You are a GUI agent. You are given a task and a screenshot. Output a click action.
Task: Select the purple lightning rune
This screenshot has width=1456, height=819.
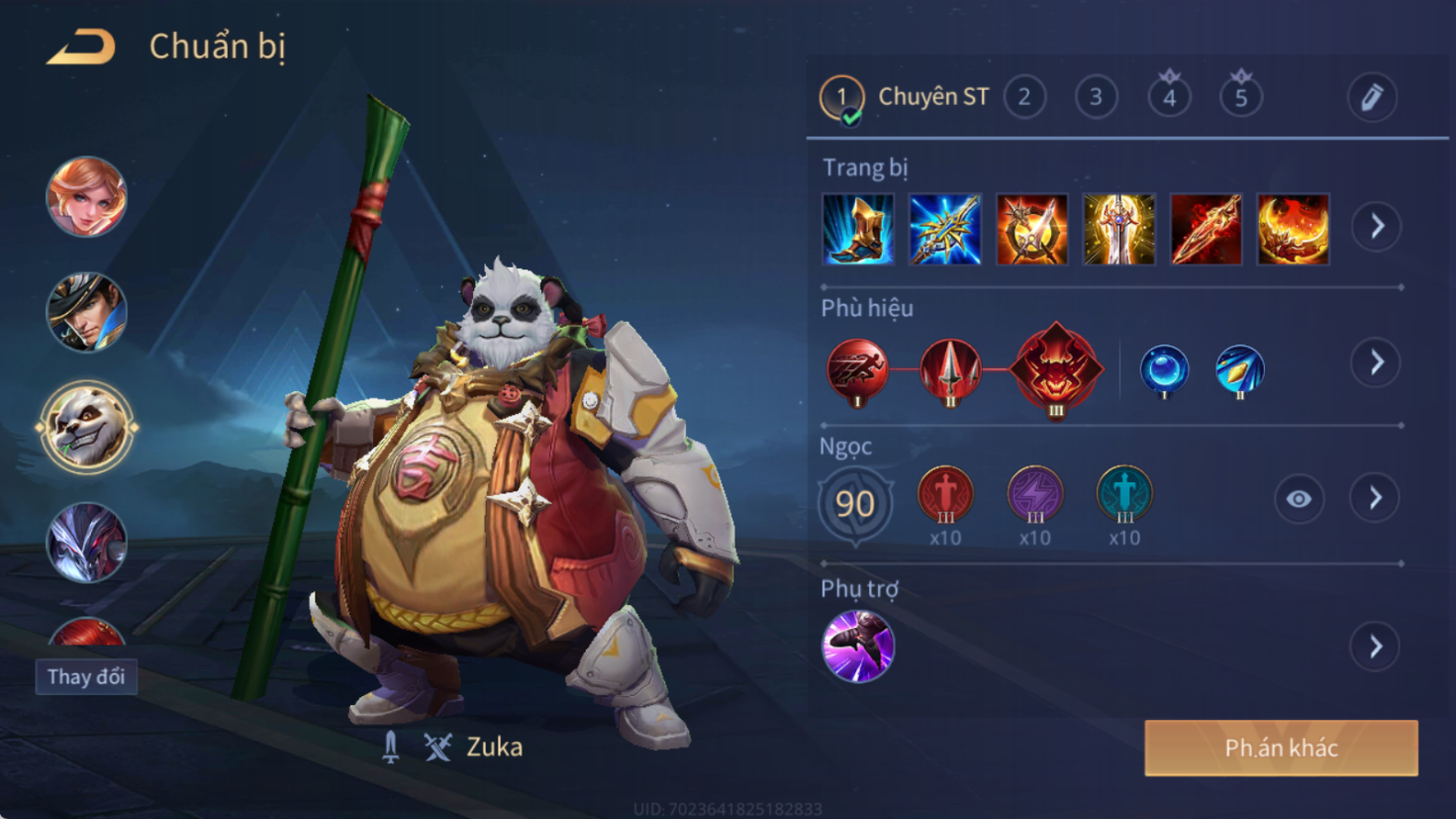1034,494
